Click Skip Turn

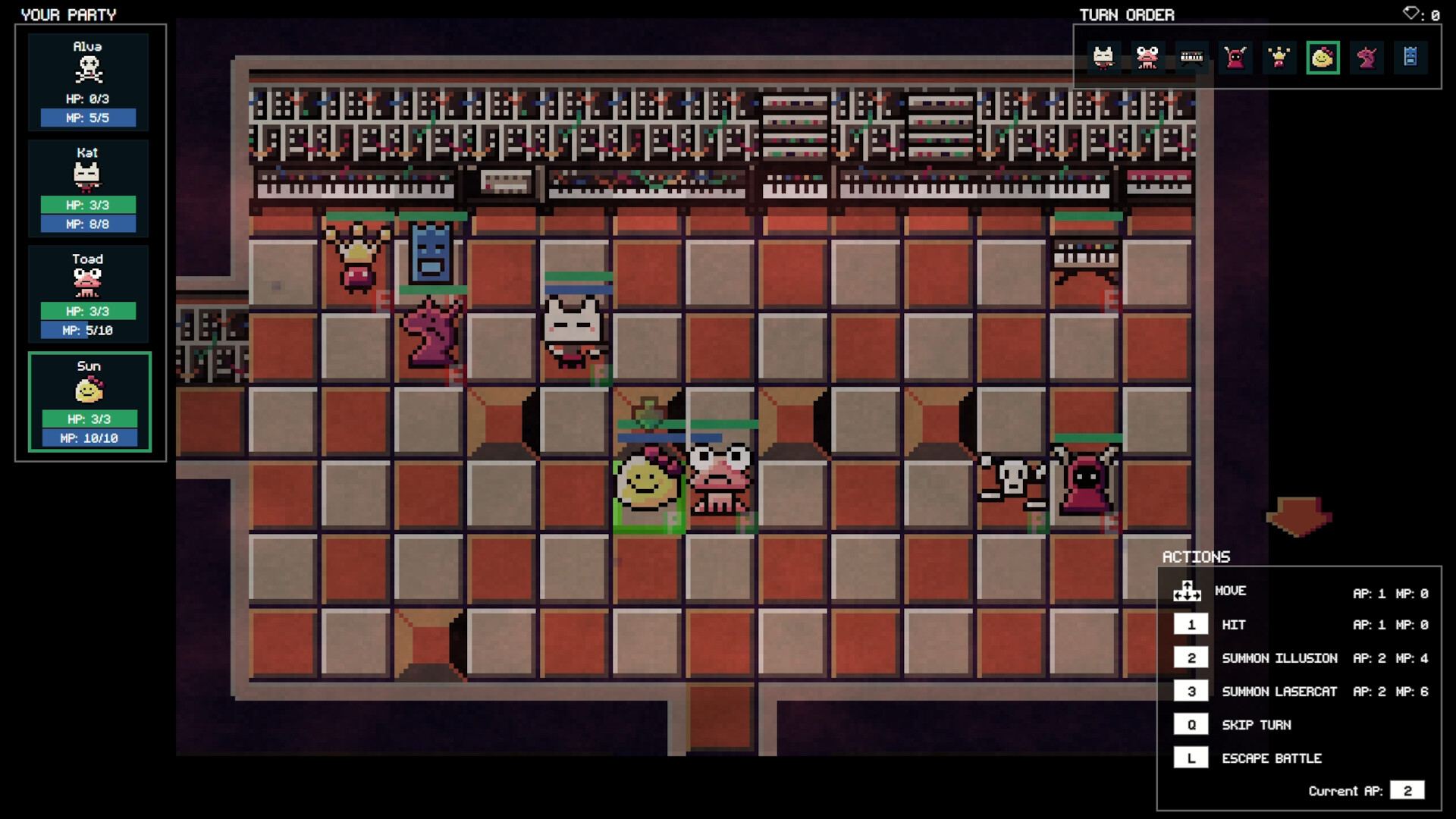pyautogui.click(x=1257, y=725)
